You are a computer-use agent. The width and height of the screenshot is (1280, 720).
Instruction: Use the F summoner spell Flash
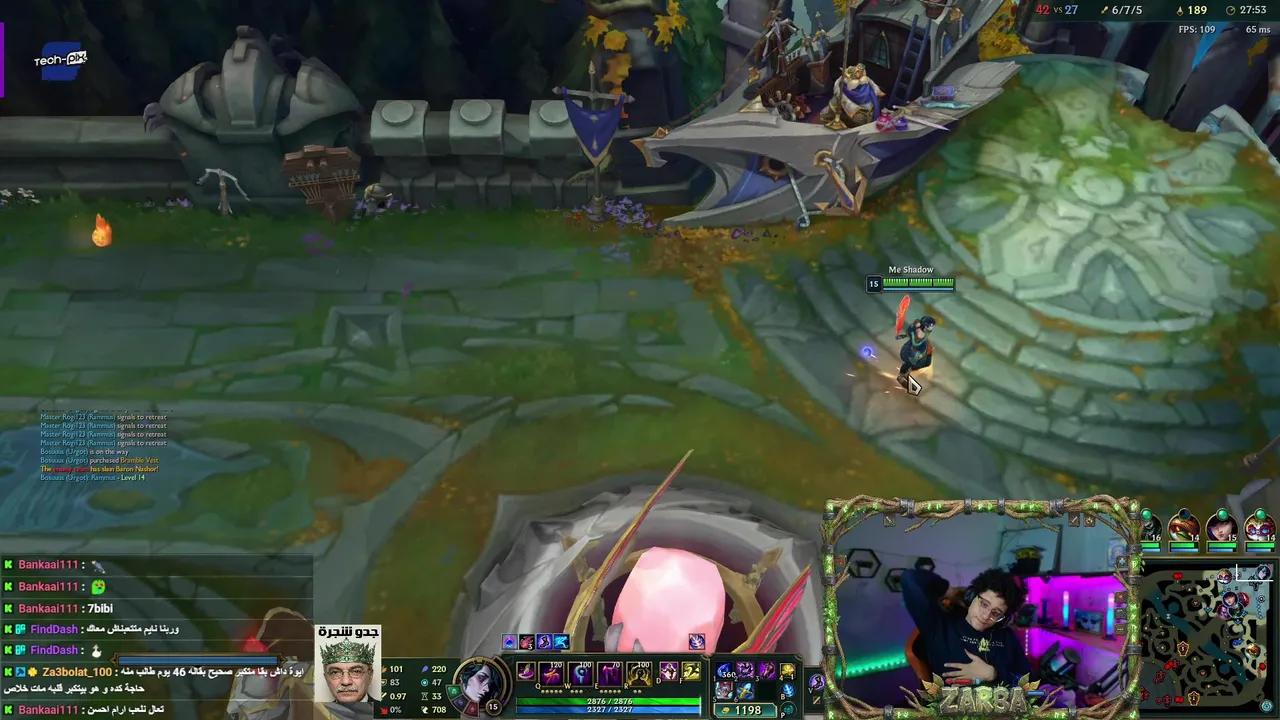click(692, 671)
